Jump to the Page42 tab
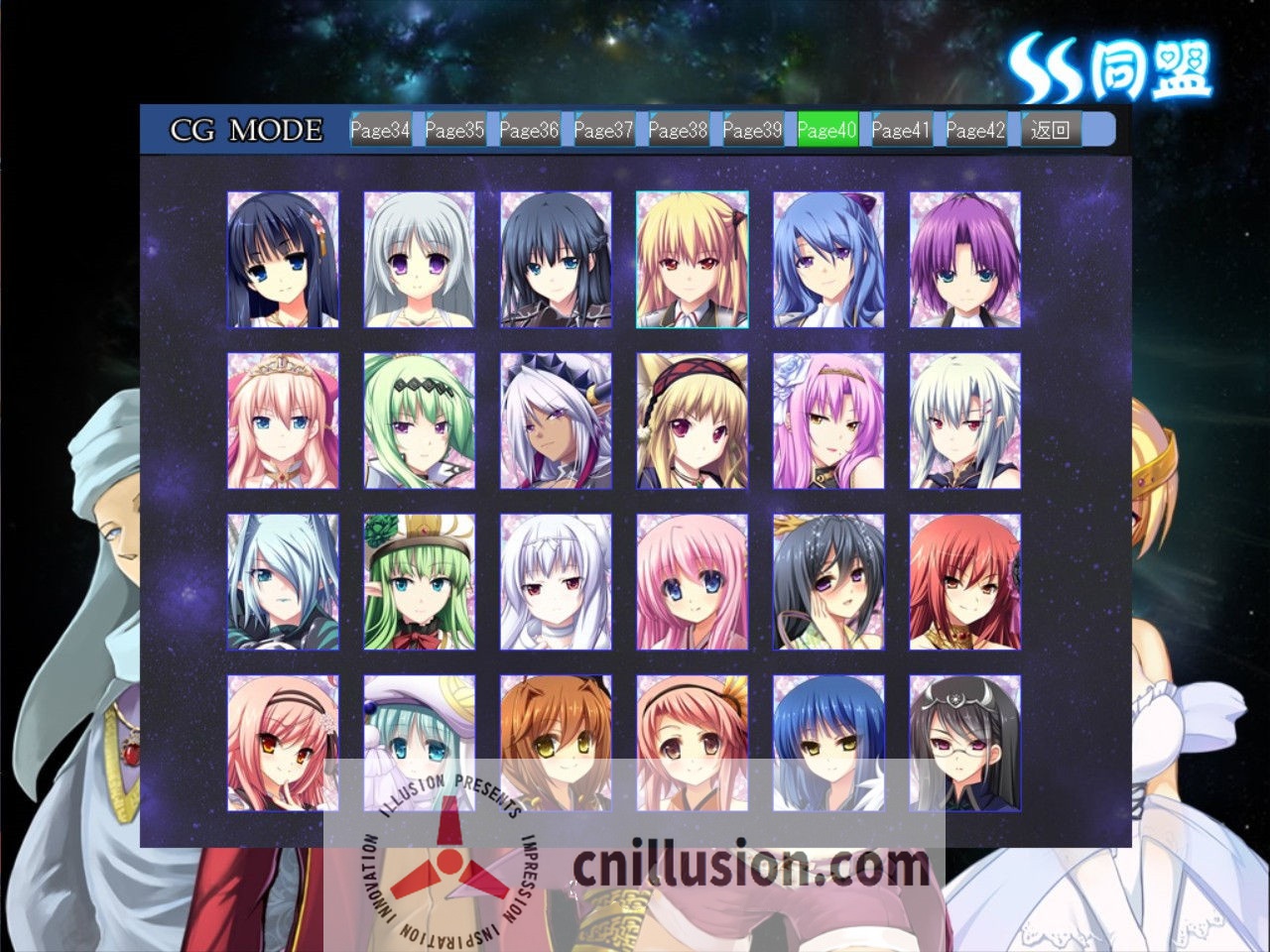This screenshot has width=1270, height=952. pos(975,130)
